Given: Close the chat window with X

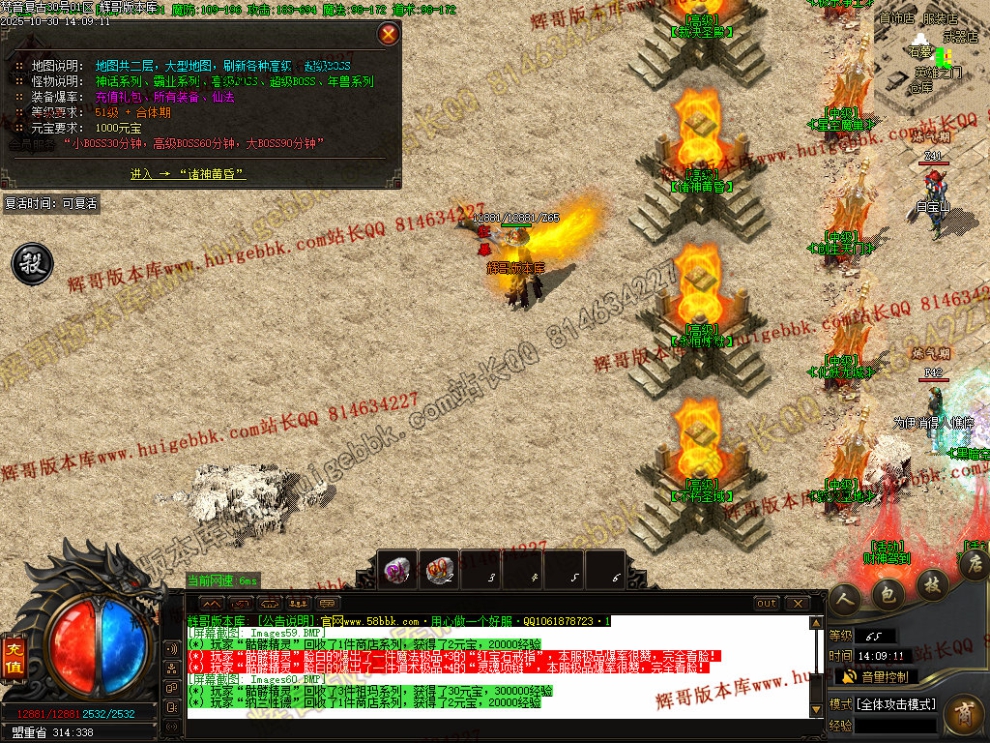Looking at the screenshot, I should (x=796, y=604).
